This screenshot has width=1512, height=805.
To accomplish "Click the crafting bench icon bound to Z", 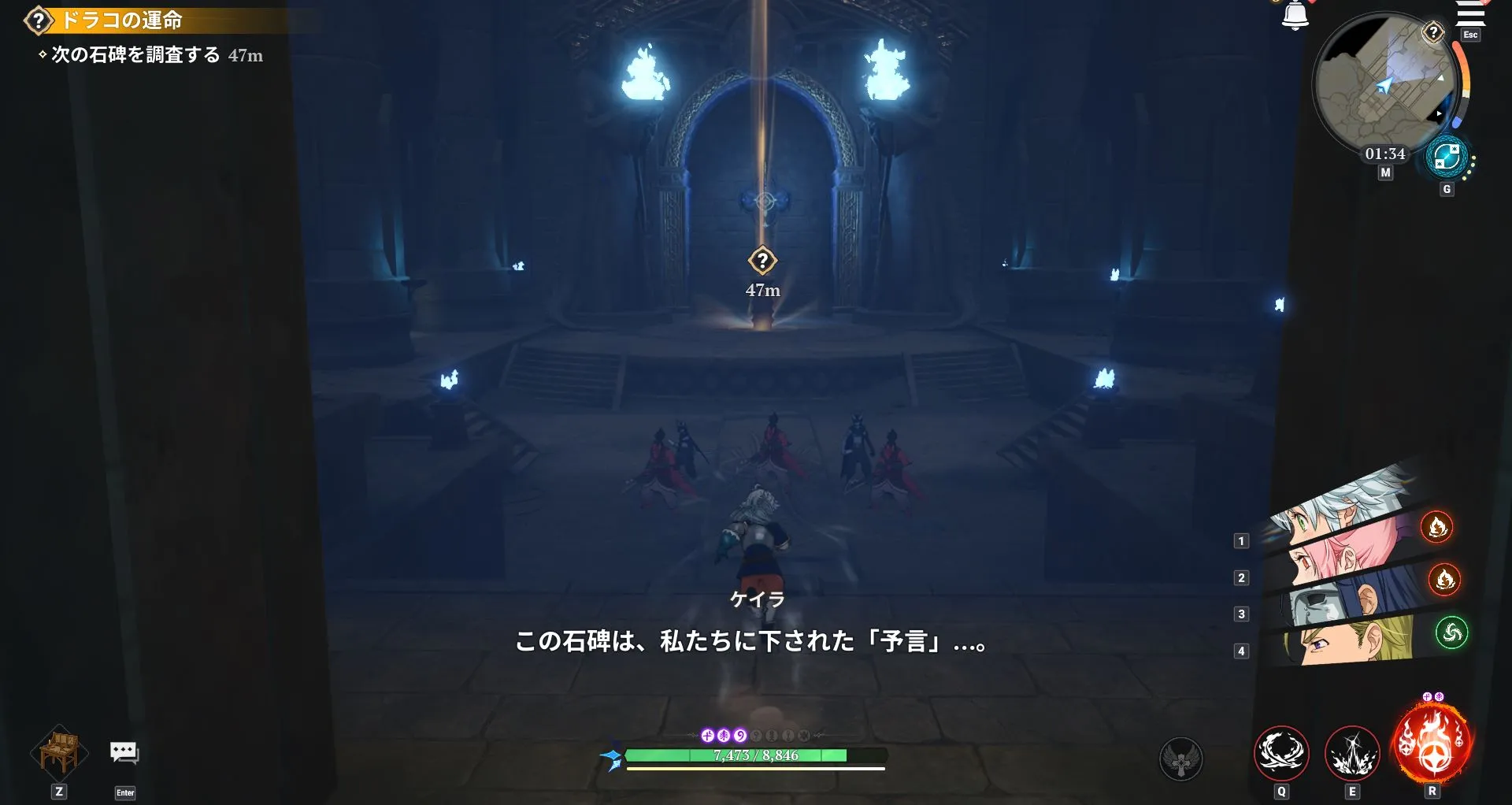I will click(x=57, y=754).
